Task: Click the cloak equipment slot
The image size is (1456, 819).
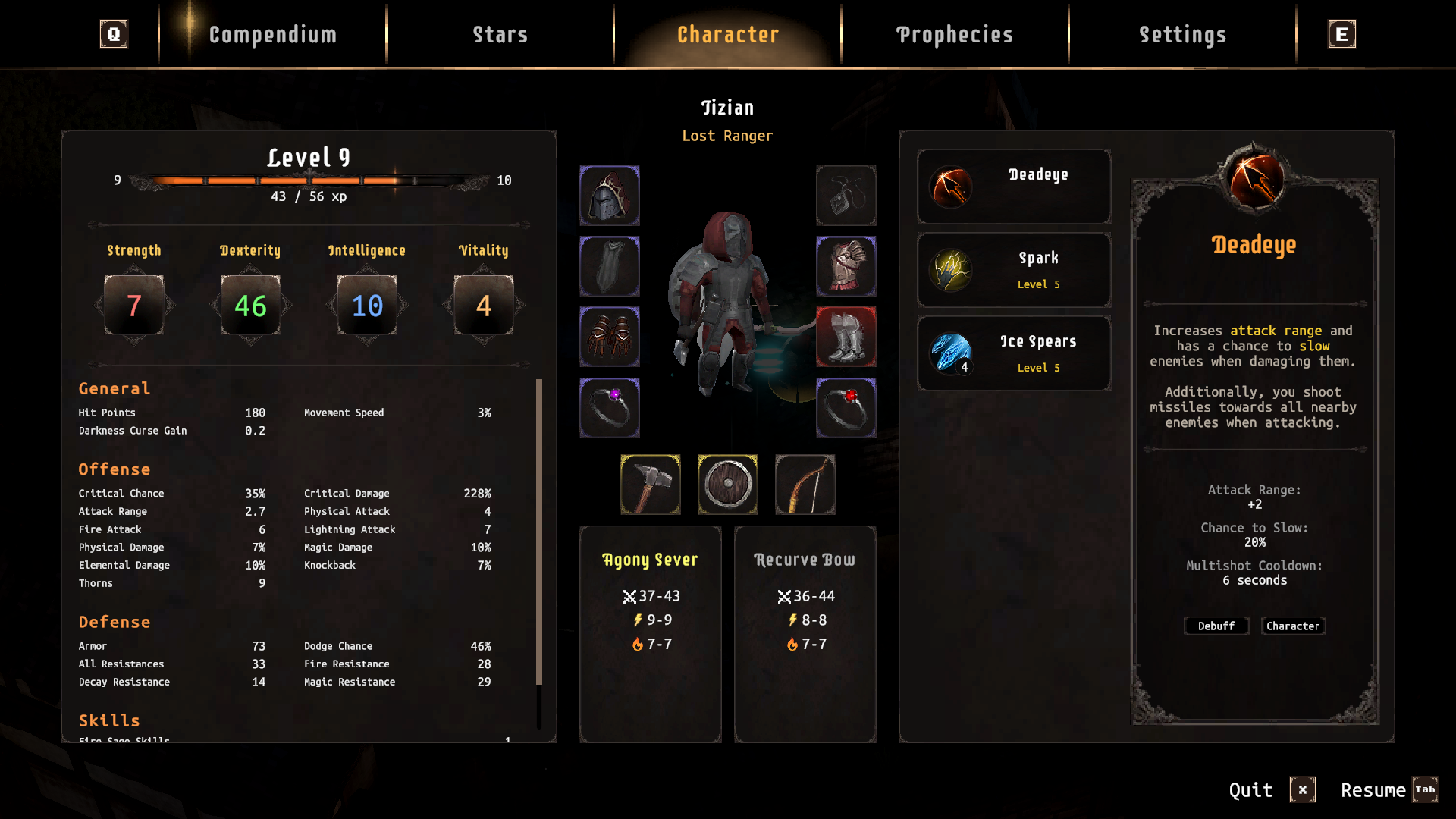Action: click(610, 266)
